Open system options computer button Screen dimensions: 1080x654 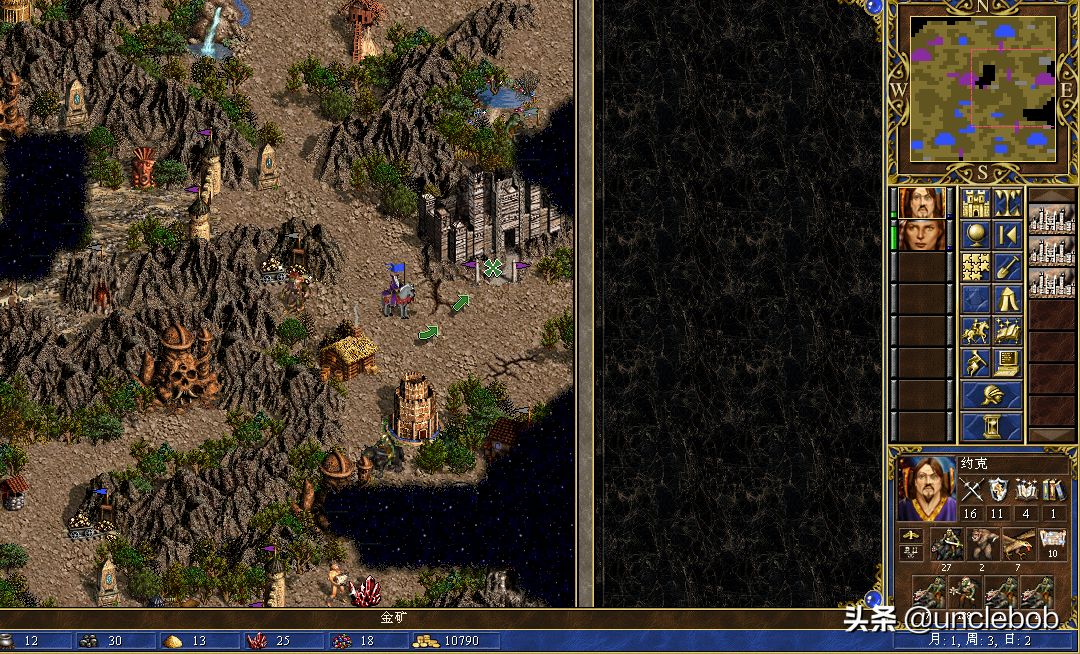1007,362
